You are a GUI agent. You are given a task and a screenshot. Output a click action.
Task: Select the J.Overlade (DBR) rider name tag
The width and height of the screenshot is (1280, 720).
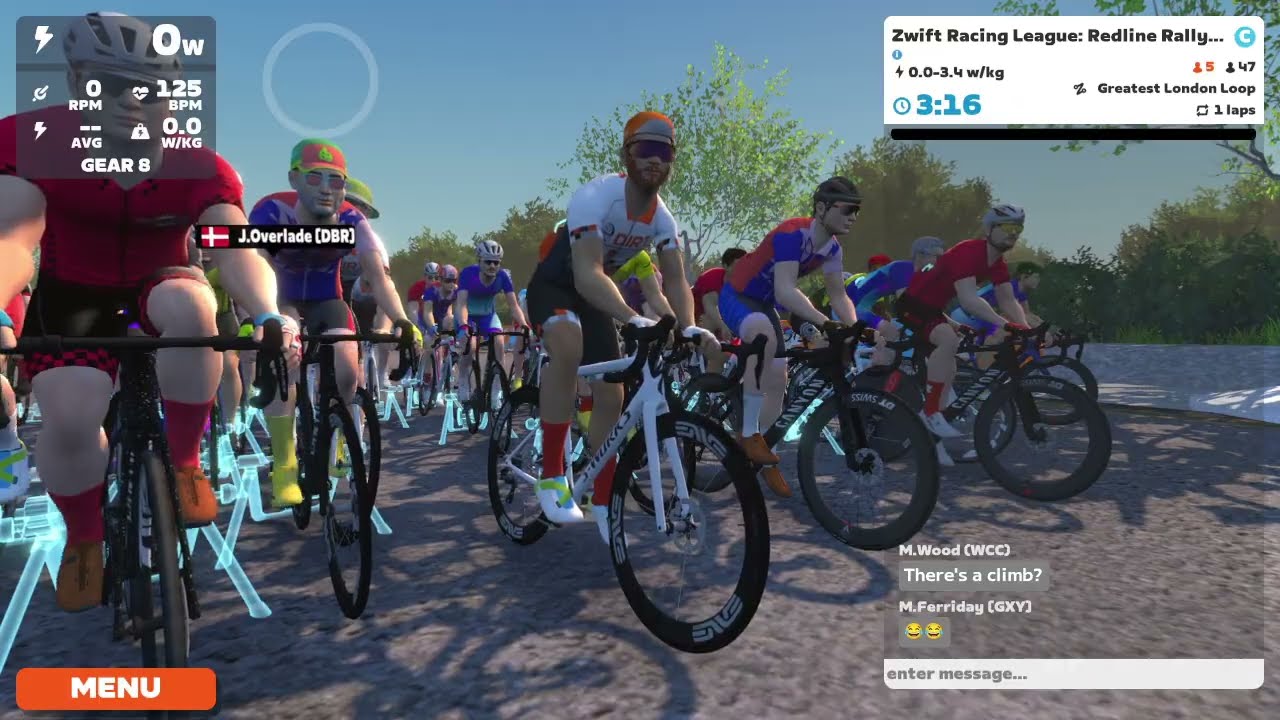pos(278,237)
